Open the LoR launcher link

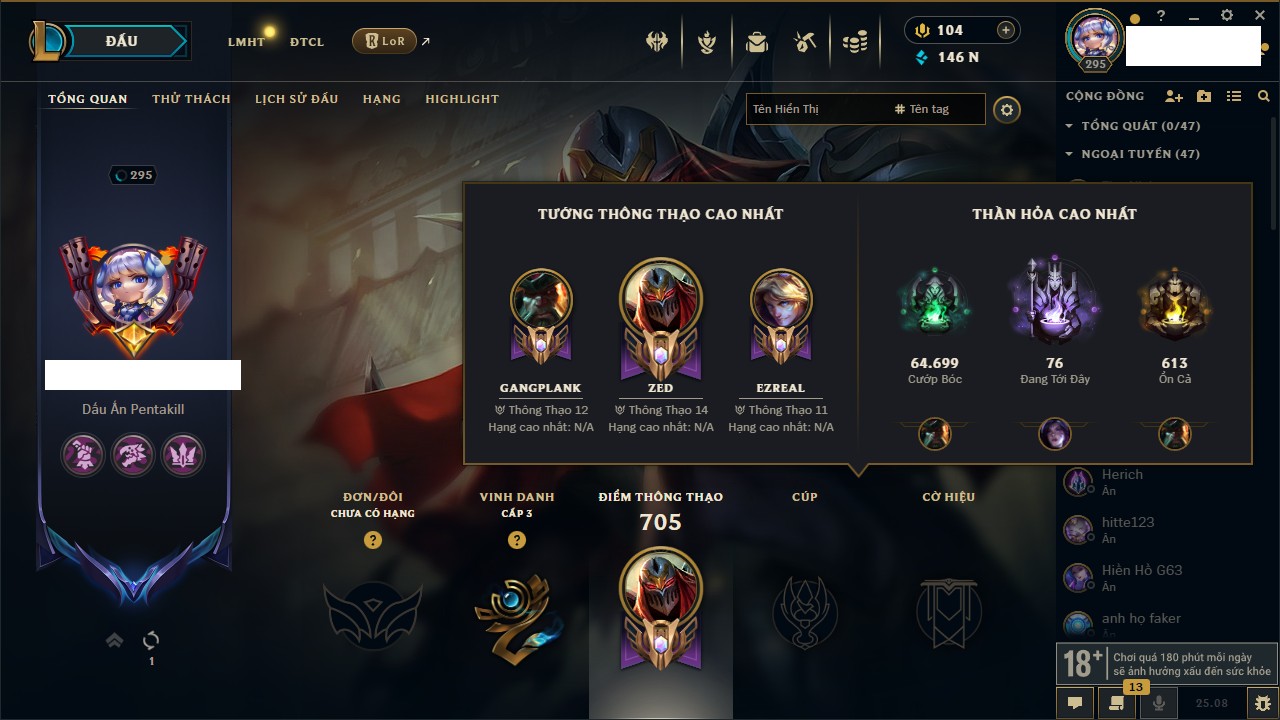tap(385, 41)
